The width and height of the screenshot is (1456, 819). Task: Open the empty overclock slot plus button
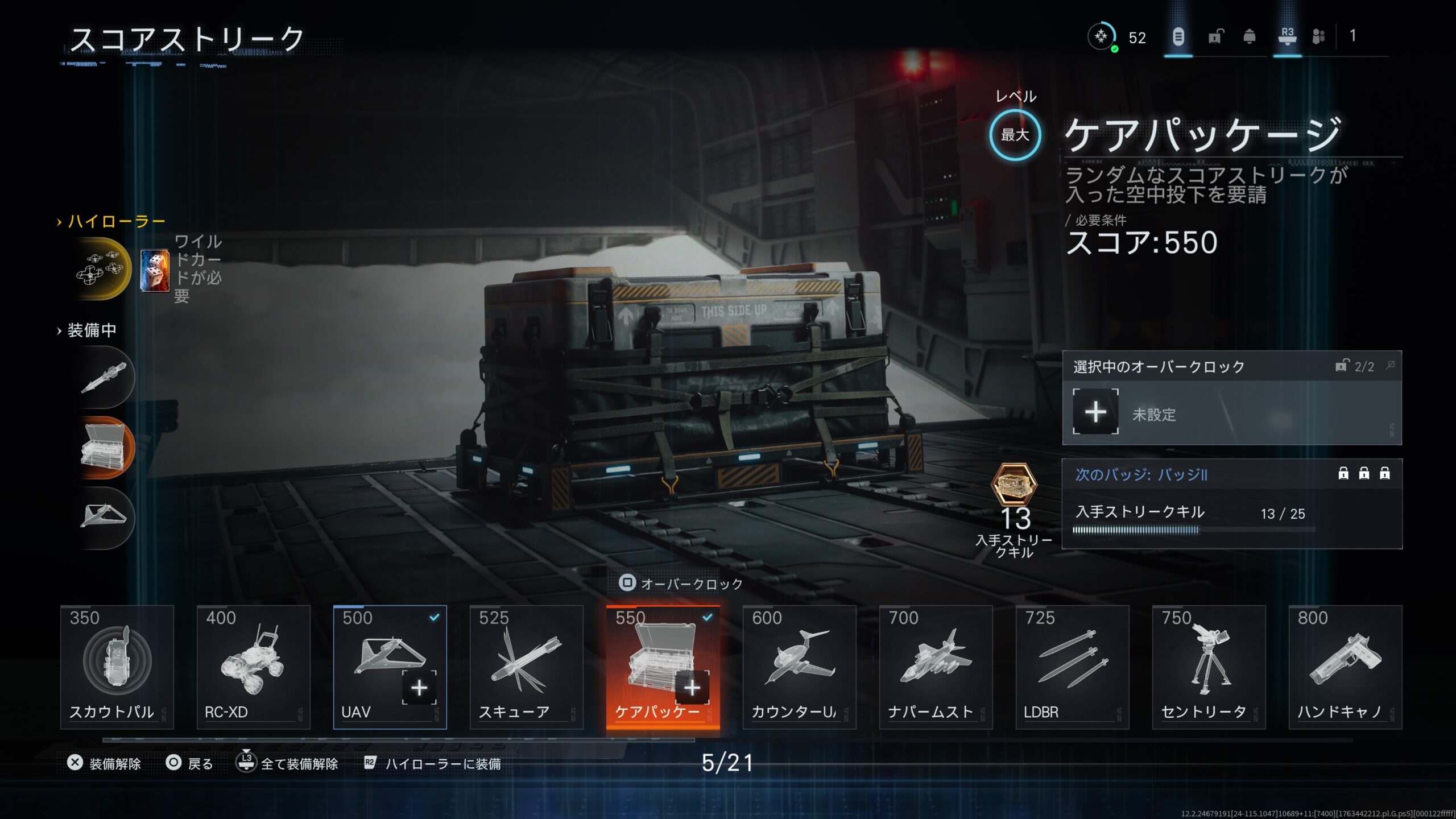click(x=1095, y=412)
